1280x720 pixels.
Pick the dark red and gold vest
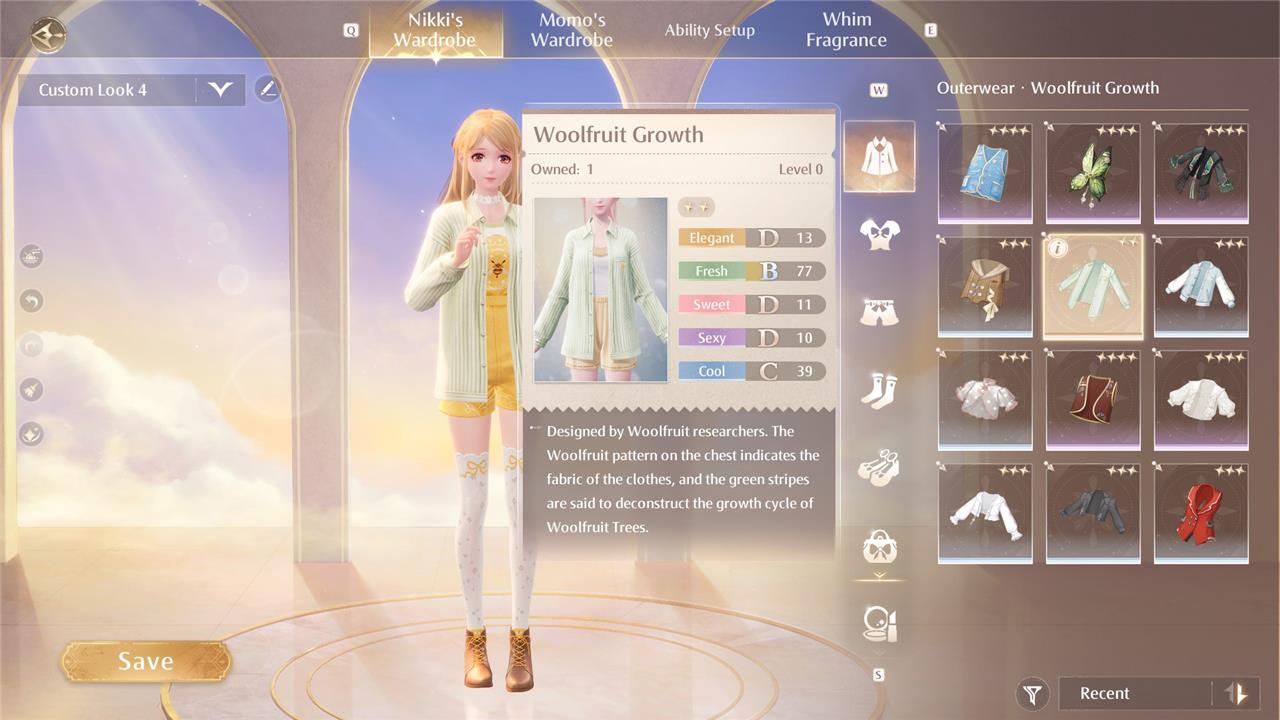(x=1093, y=399)
